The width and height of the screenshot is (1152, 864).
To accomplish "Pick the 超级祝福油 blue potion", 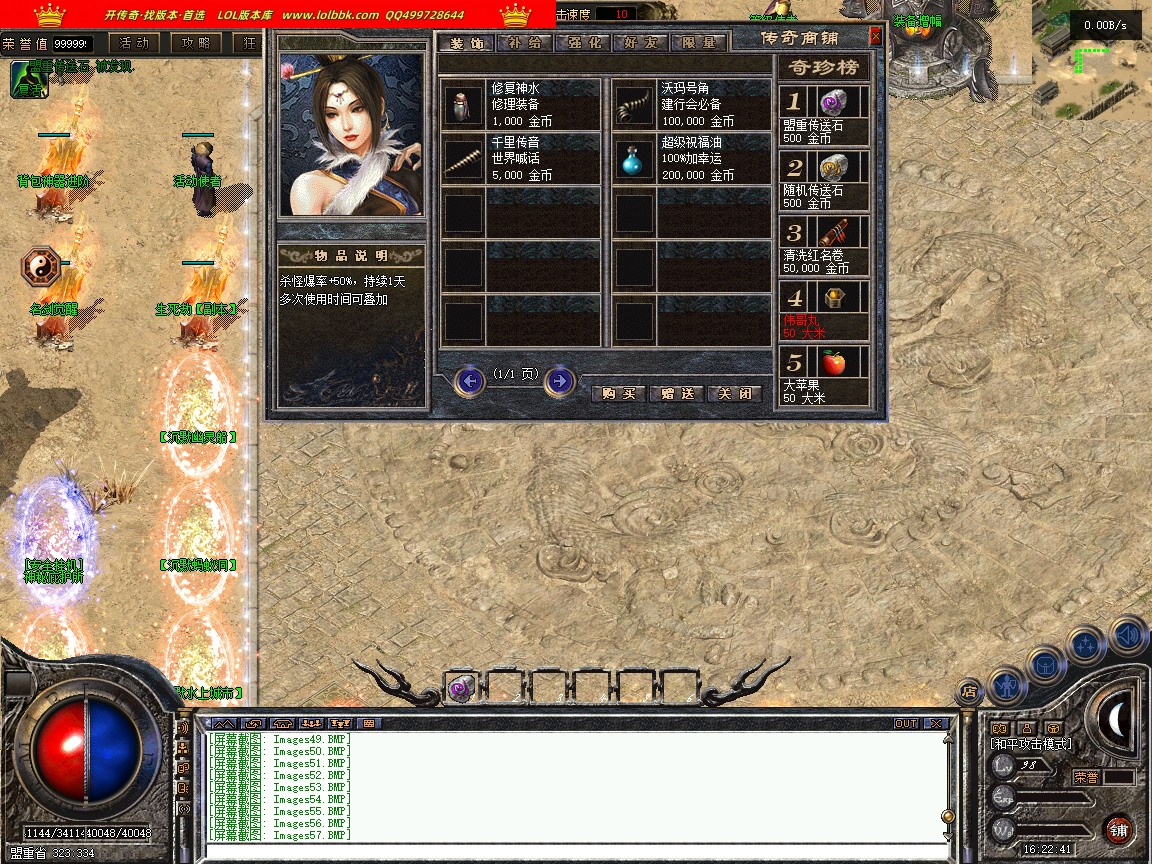I will click(691, 159).
